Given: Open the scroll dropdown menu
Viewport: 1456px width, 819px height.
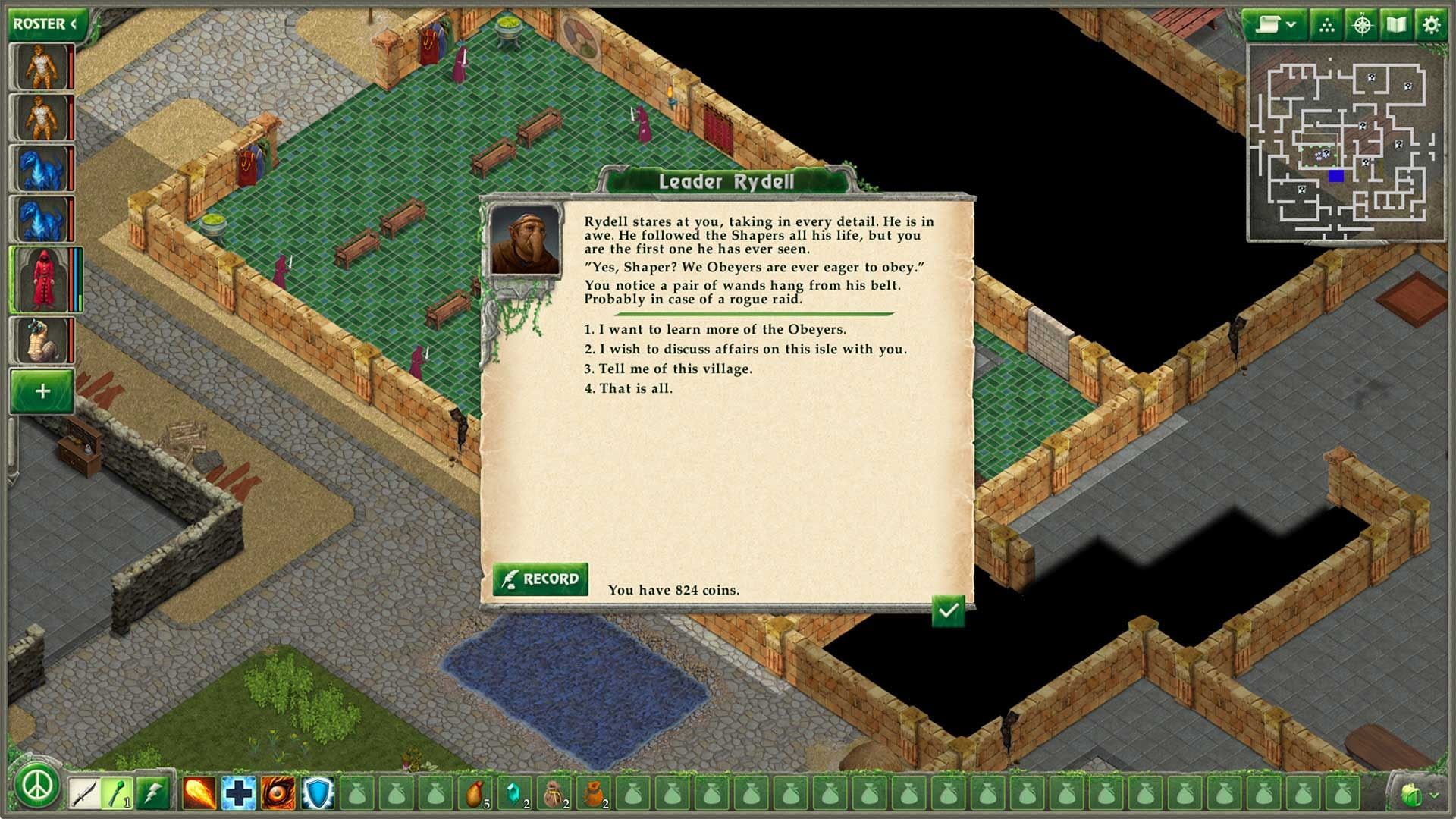Looking at the screenshot, I should click(x=1273, y=25).
